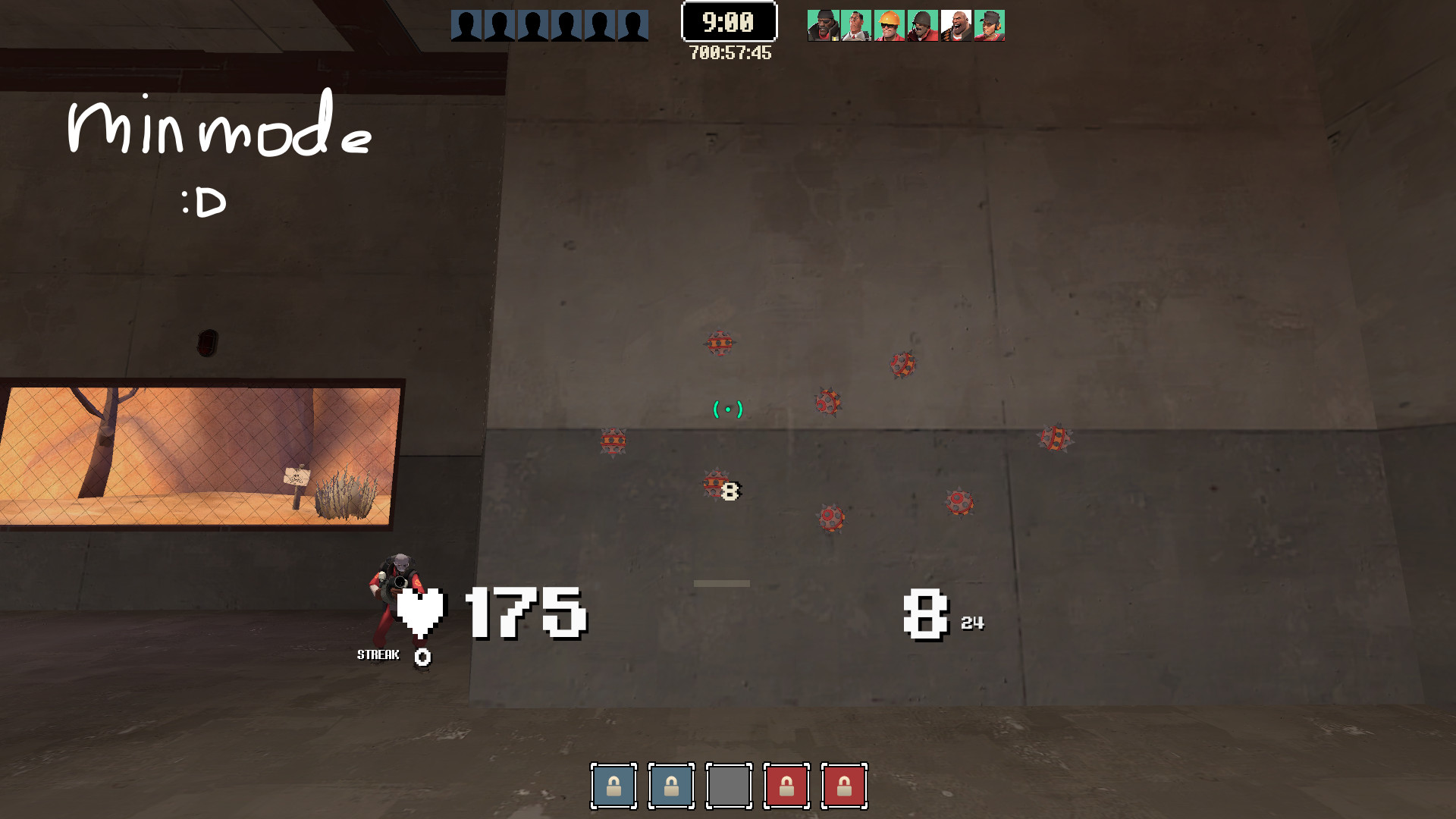Screen dimensions: 1456x819
Task: Click the locked red control point on far right
Action: point(844,786)
